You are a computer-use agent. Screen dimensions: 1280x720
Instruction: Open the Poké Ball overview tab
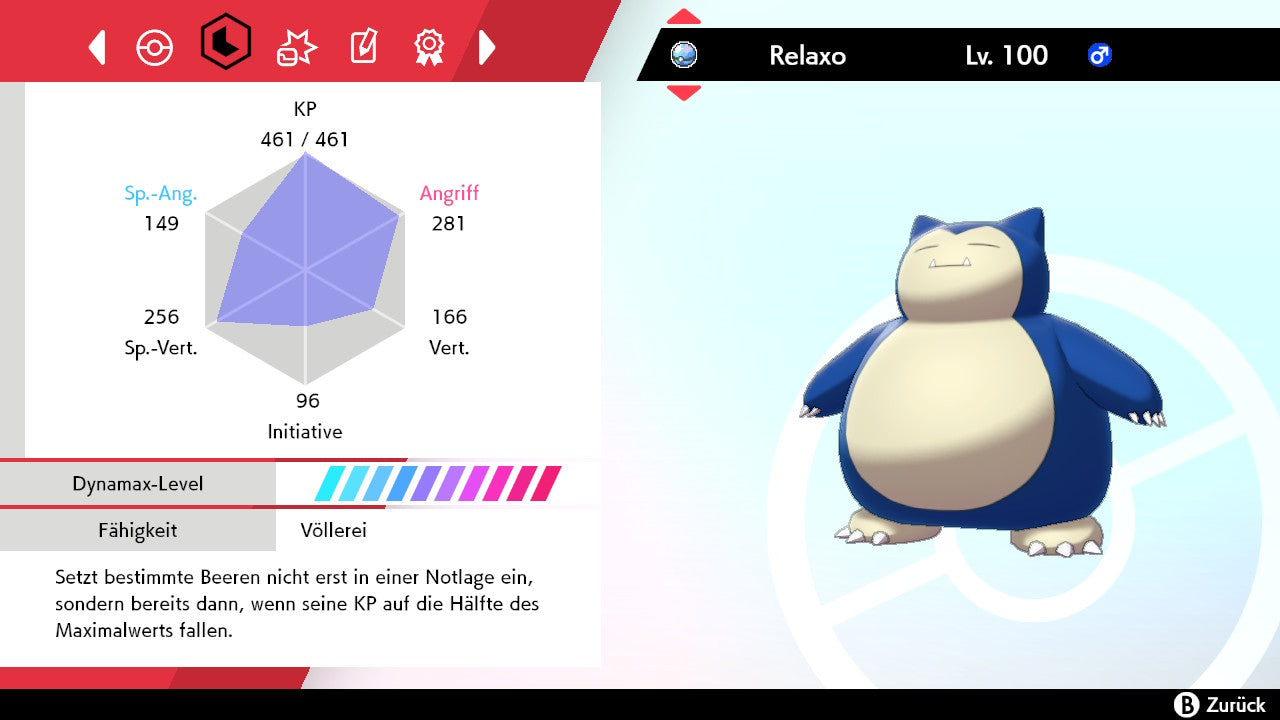[x=155, y=47]
